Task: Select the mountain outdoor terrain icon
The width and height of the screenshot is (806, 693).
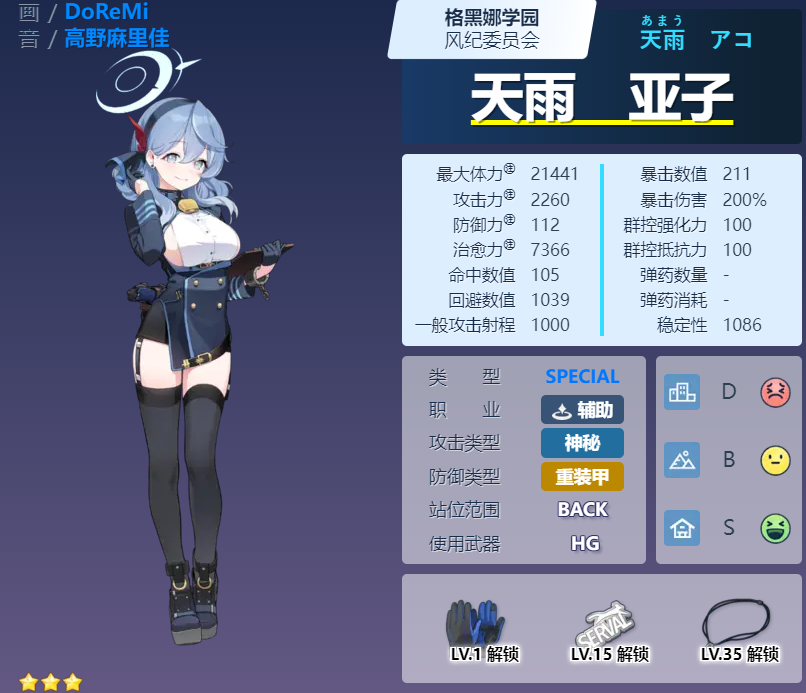Action: (682, 460)
